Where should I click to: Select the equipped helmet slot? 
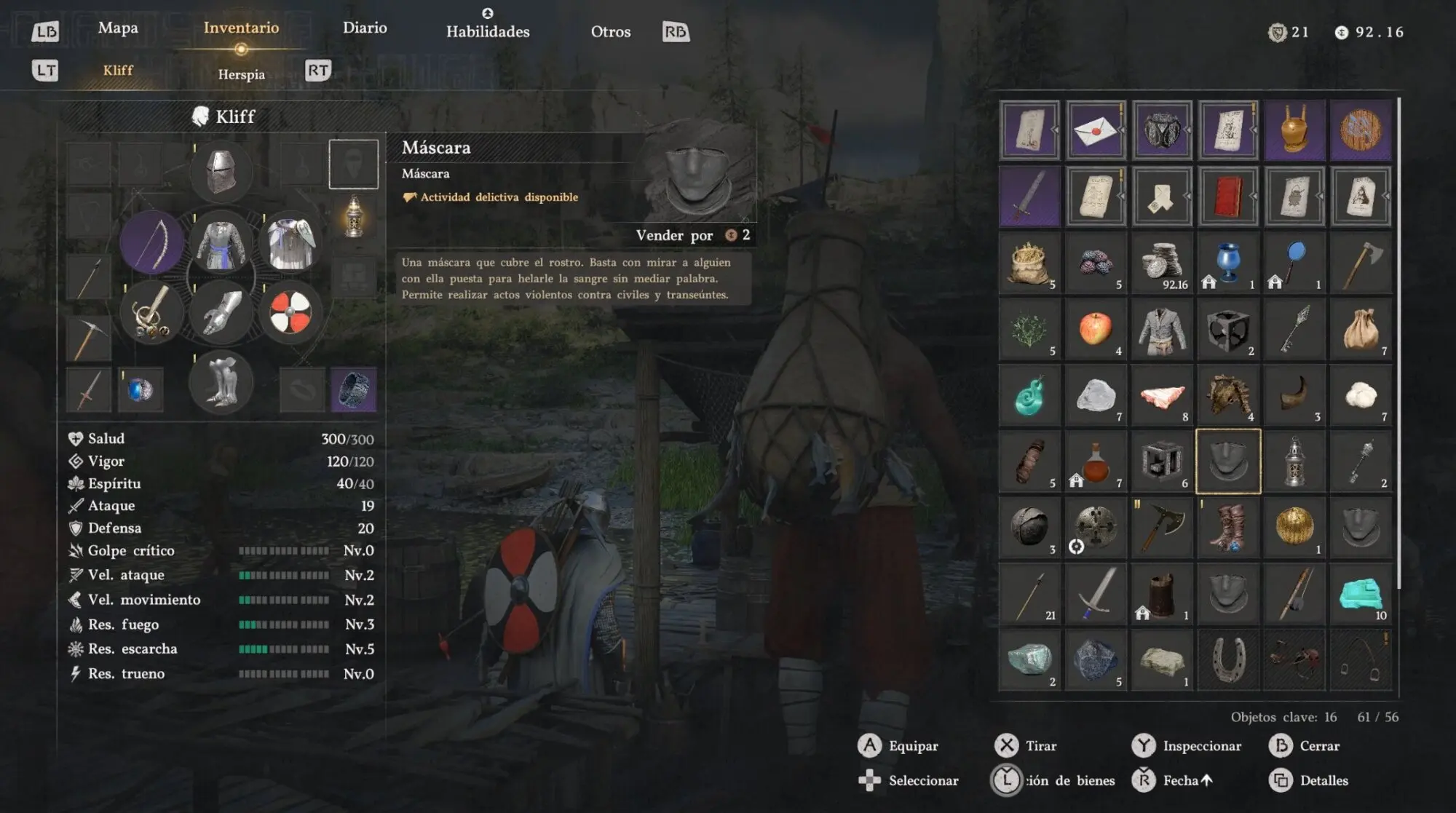click(221, 172)
